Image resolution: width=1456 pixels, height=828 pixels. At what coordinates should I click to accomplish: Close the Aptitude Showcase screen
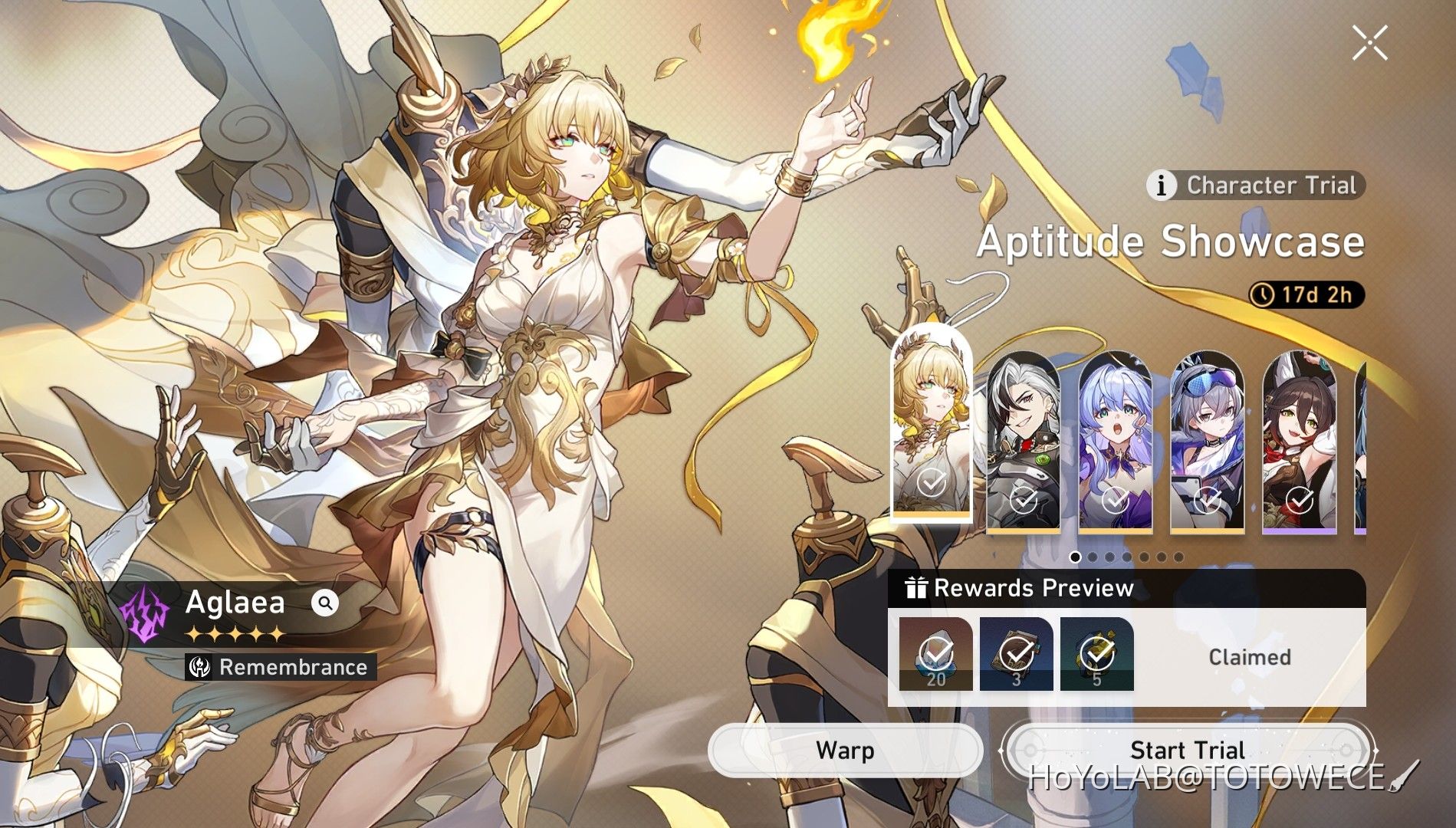point(1369,42)
